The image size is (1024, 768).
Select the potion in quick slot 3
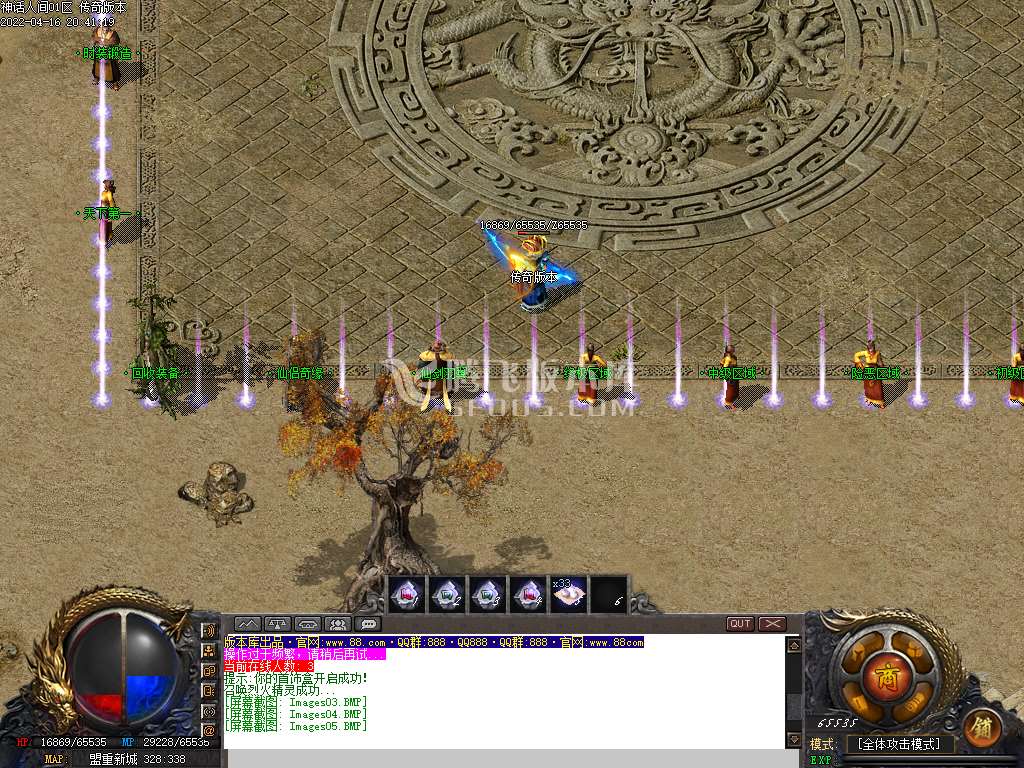487,595
